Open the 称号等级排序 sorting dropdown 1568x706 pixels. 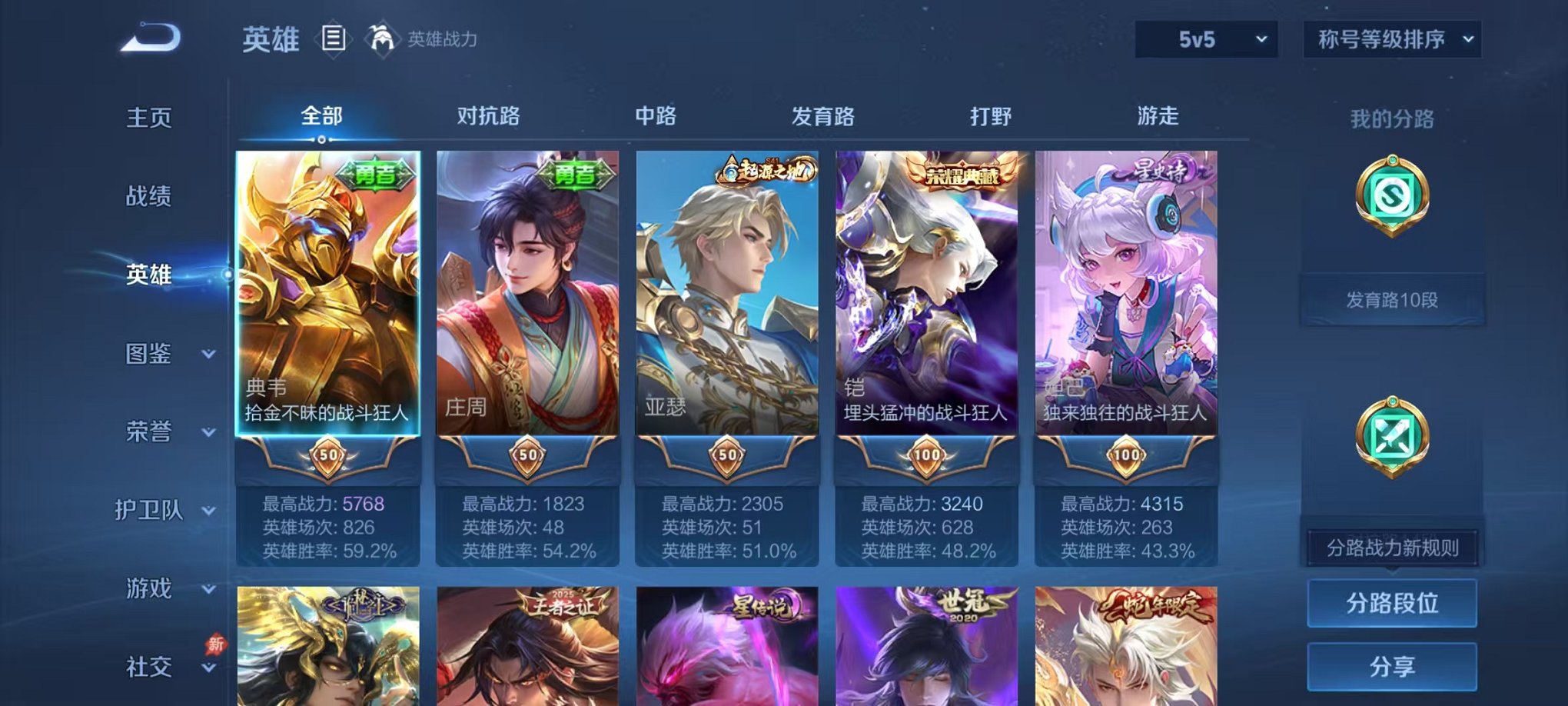1391,37
